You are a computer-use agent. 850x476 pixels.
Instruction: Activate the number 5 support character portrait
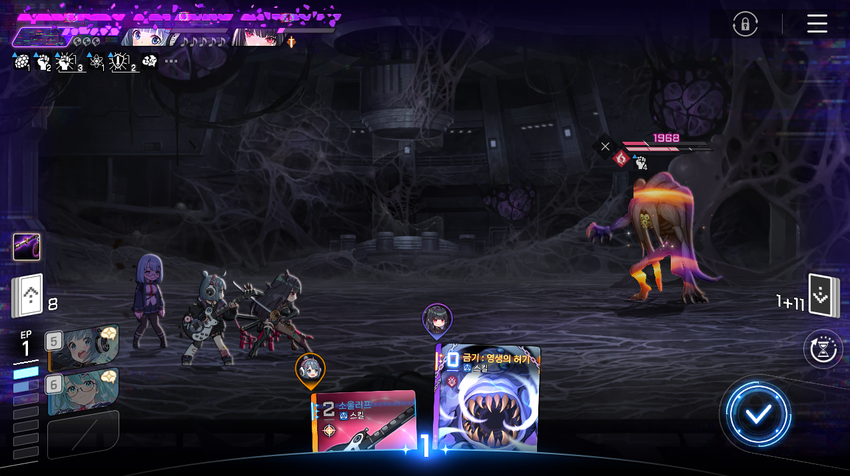tap(82, 346)
